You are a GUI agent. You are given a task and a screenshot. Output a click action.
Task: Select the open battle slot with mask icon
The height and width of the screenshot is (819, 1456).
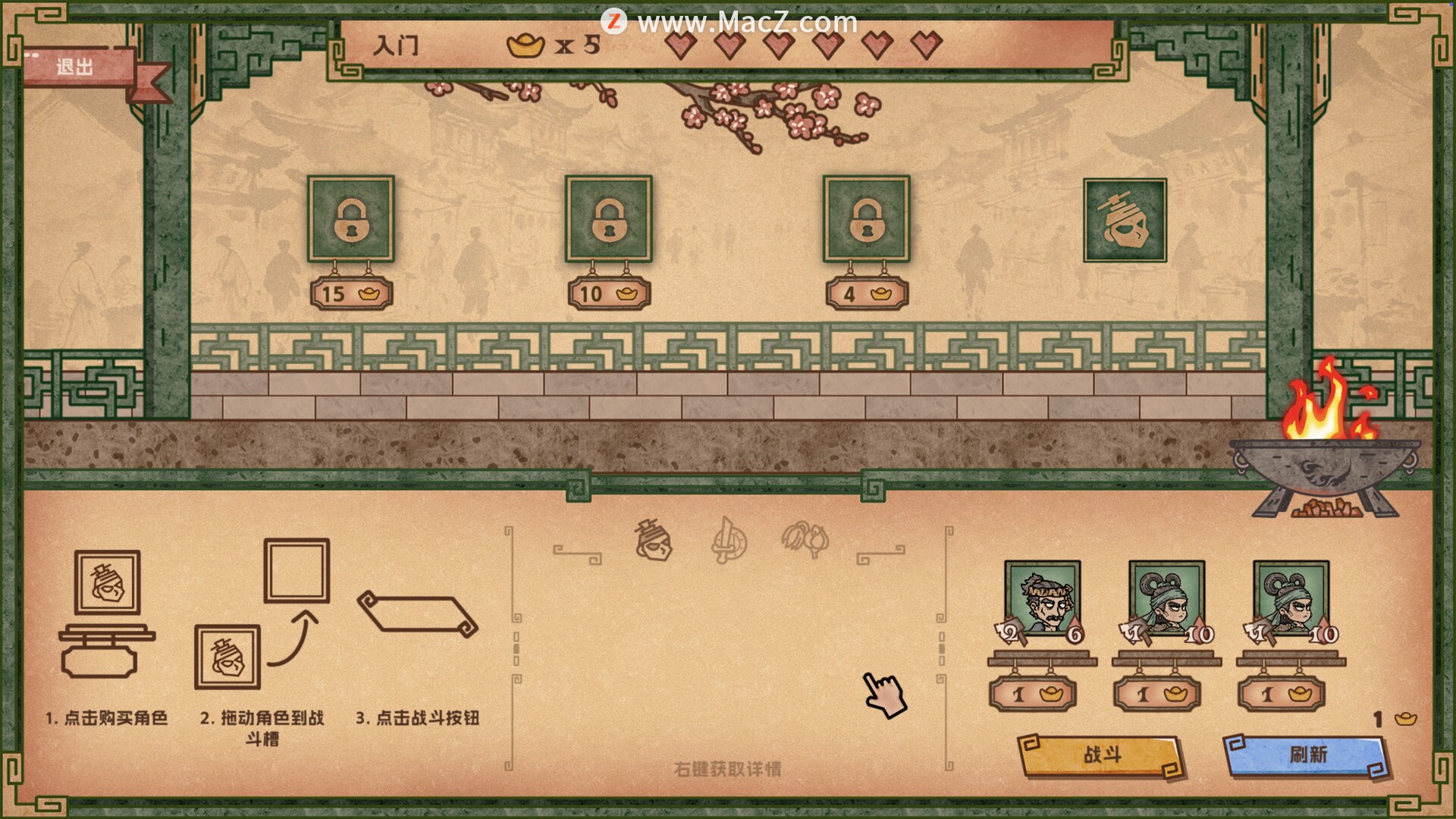tap(1124, 220)
